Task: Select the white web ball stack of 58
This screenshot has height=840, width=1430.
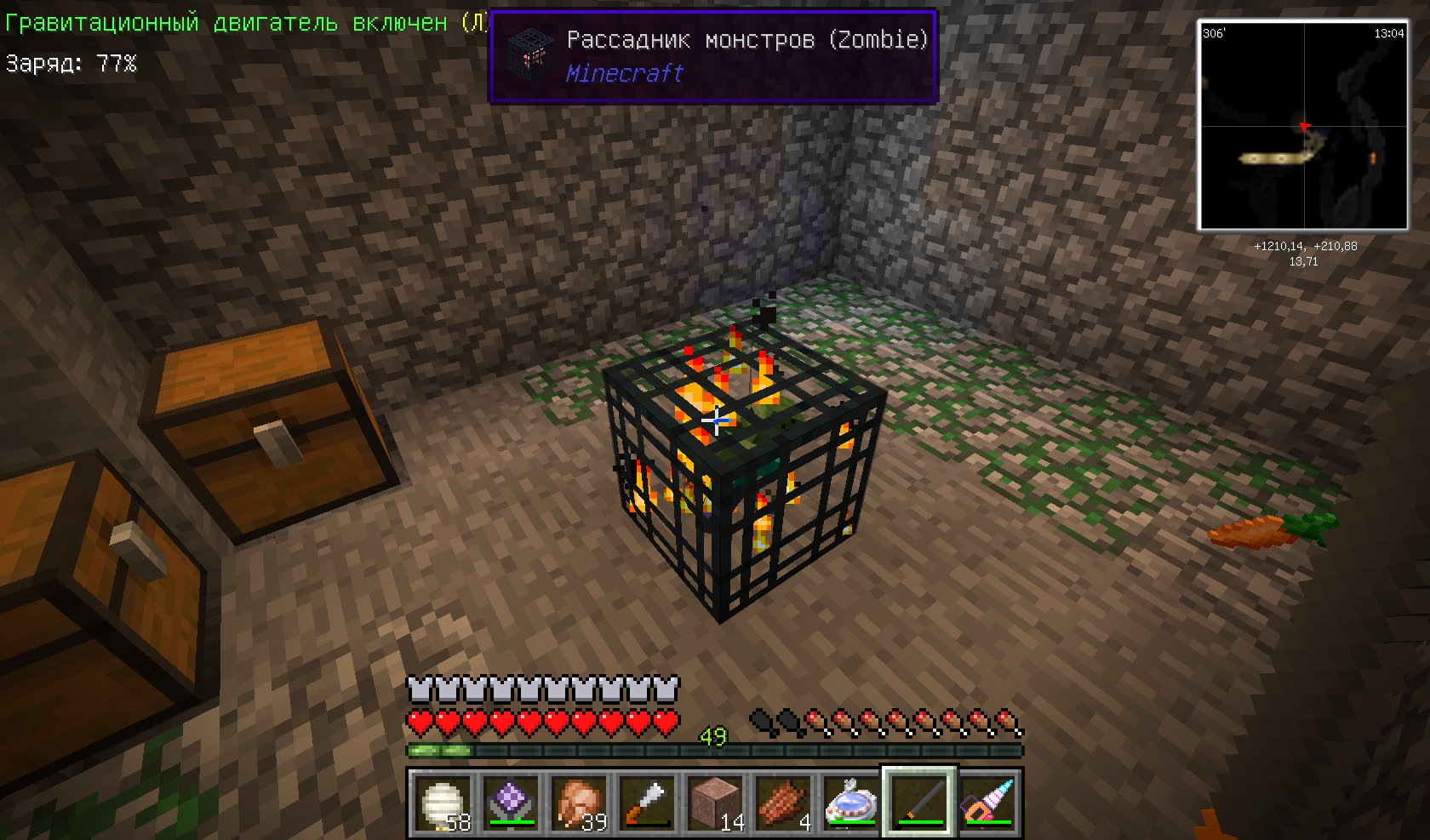Action: click(x=442, y=803)
